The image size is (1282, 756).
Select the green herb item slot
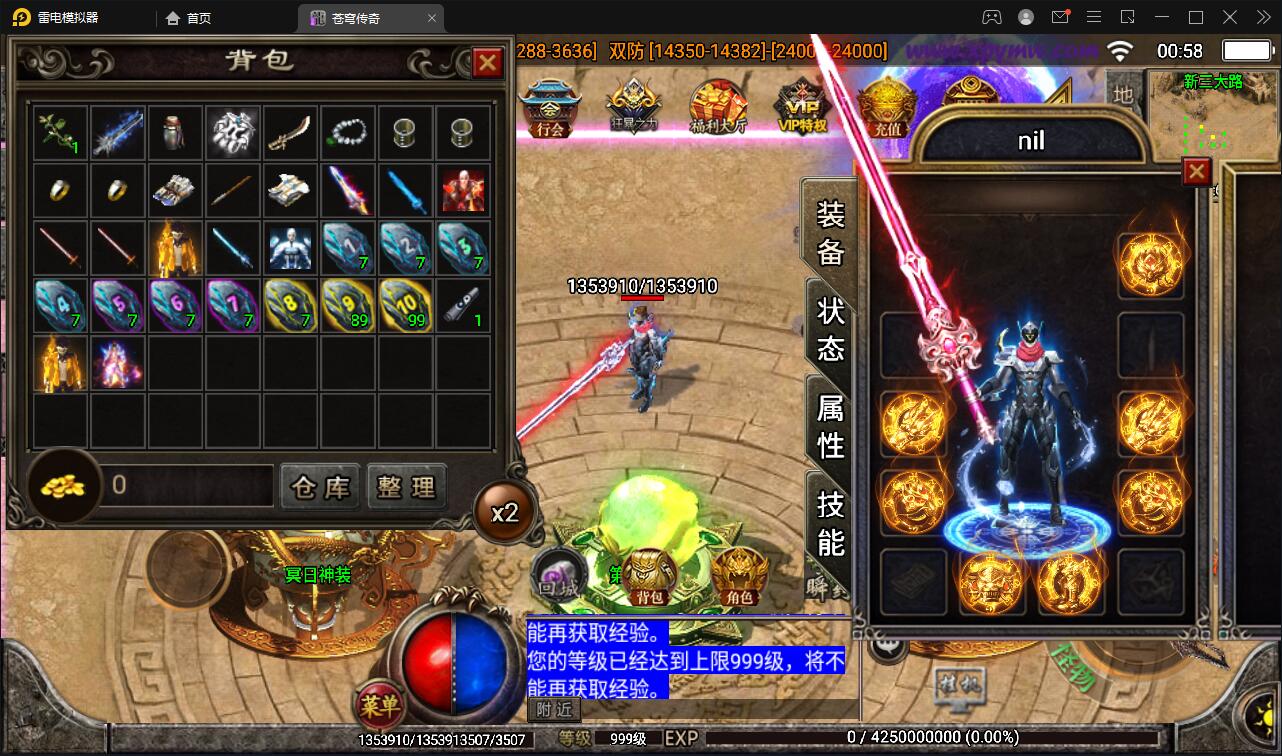[61, 133]
